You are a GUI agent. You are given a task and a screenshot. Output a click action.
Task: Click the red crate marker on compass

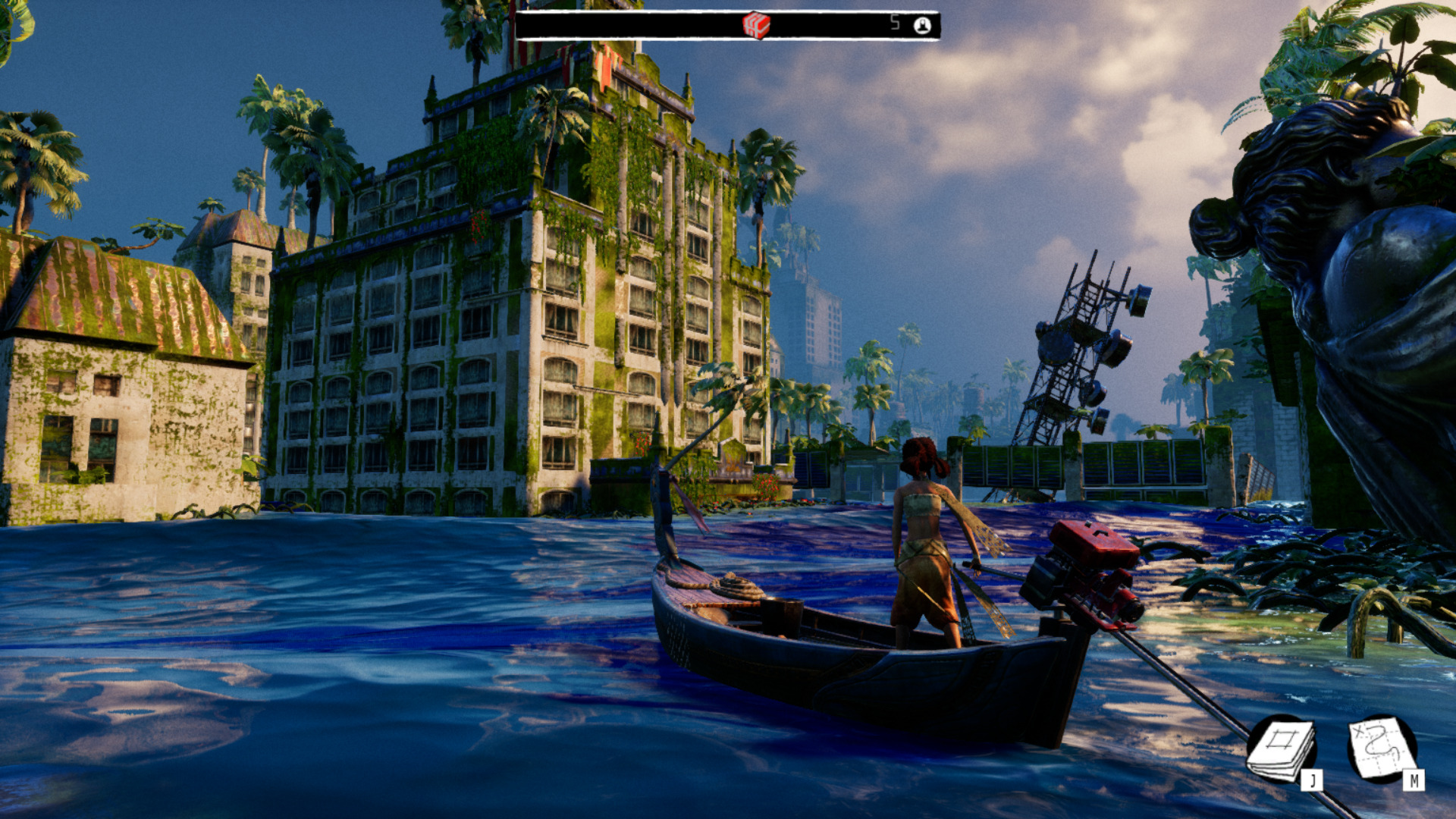coord(756,26)
